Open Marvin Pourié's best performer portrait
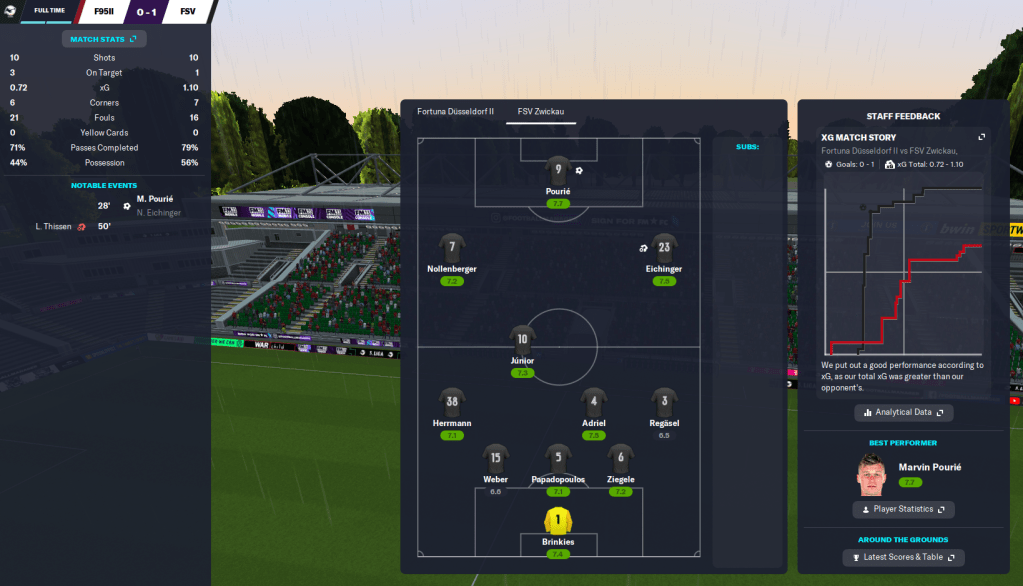 click(x=873, y=475)
